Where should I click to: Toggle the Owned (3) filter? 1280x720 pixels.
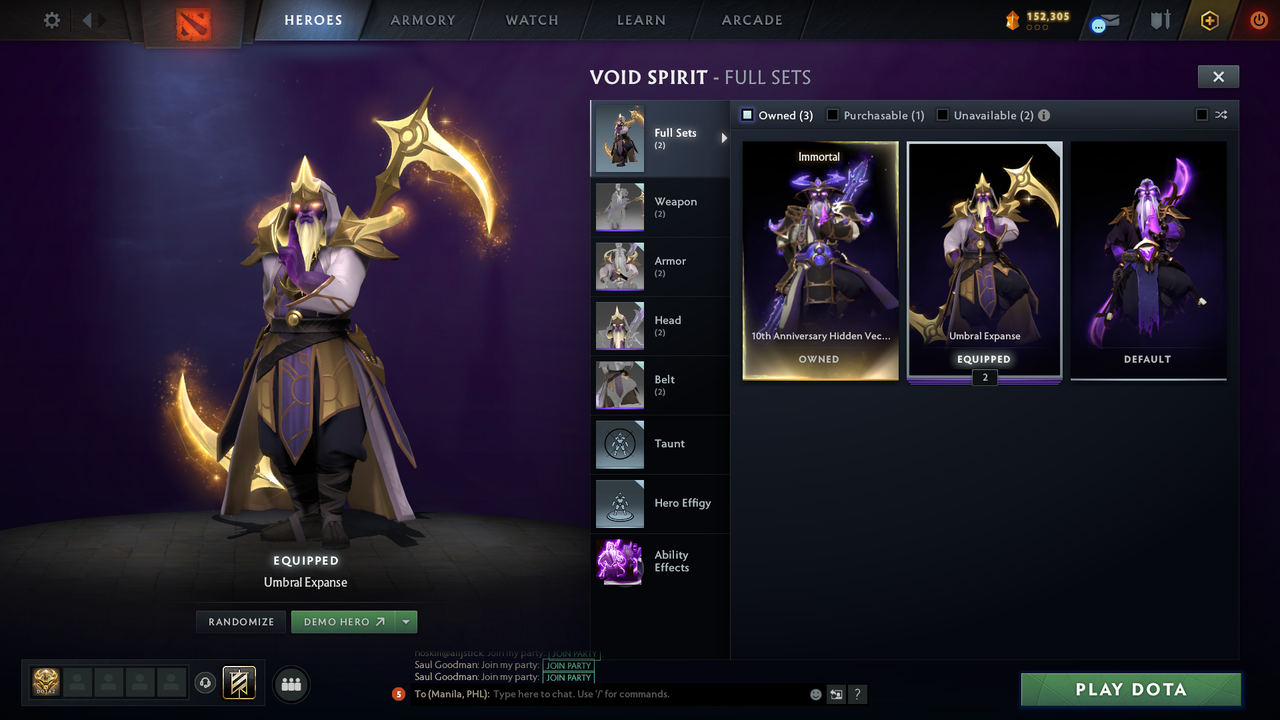(746, 115)
